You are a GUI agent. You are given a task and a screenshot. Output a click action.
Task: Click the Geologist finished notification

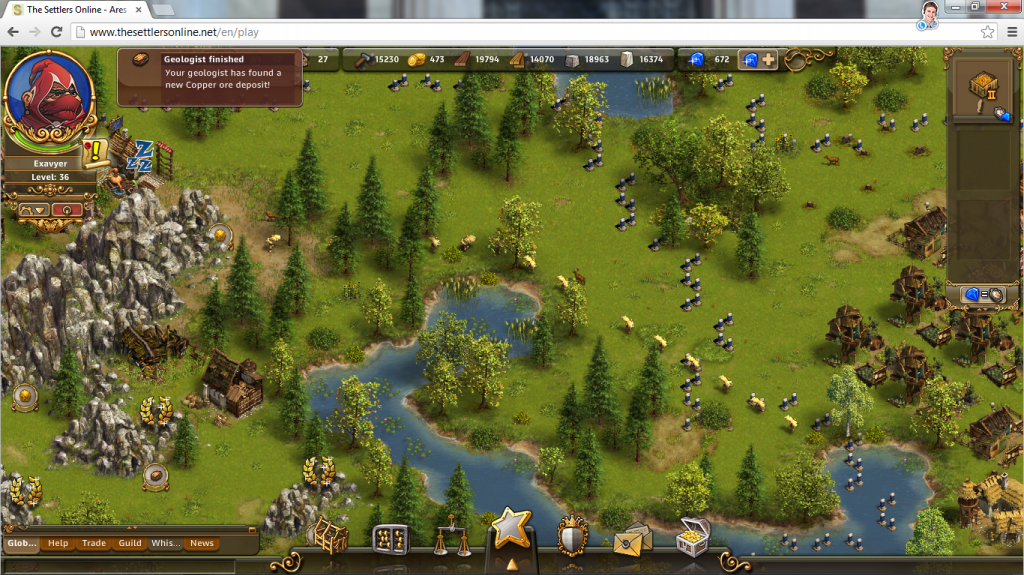pyautogui.click(x=210, y=78)
